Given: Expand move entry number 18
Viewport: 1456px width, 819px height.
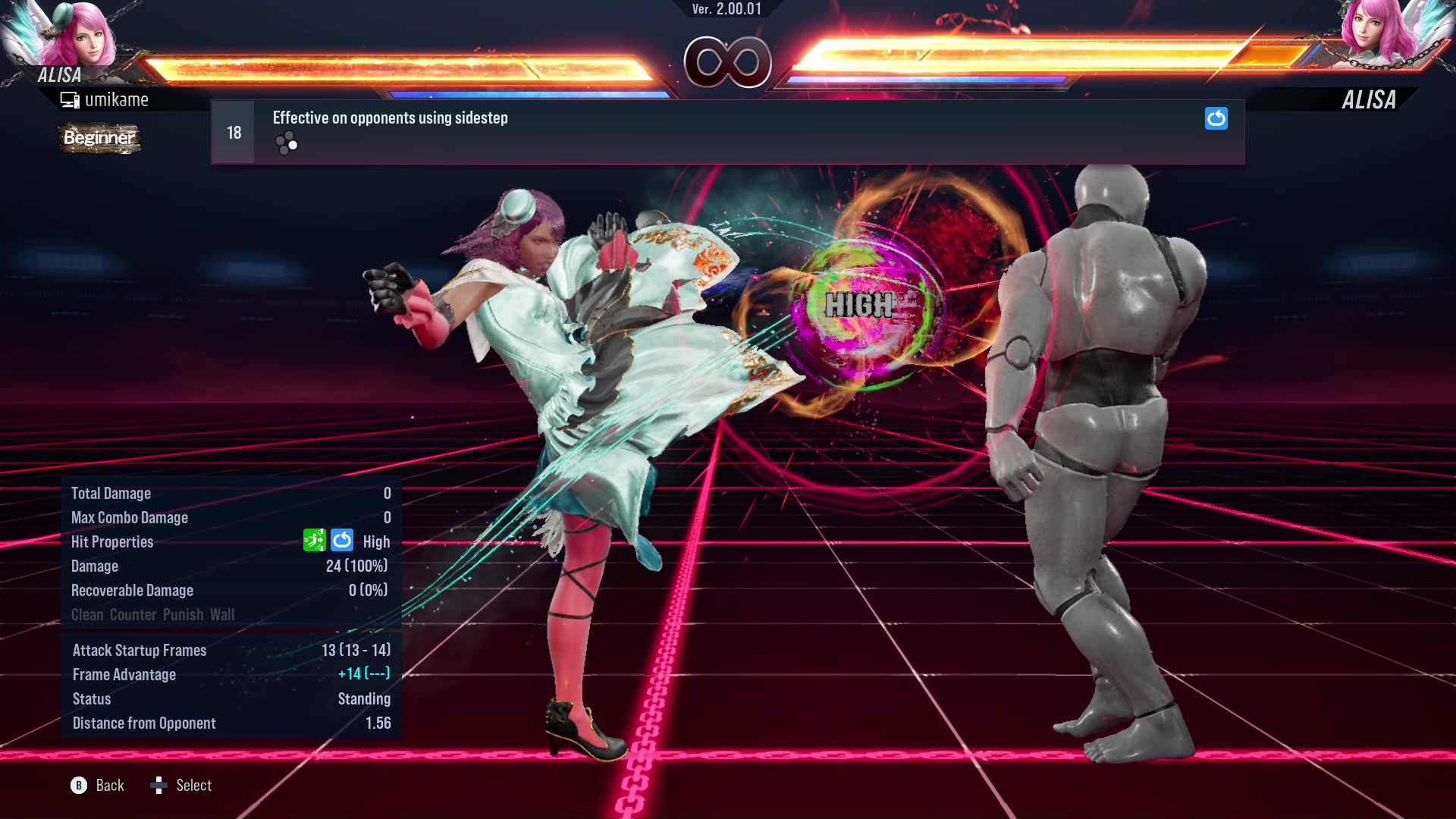Looking at the screenshot, I should coord(233,131).
